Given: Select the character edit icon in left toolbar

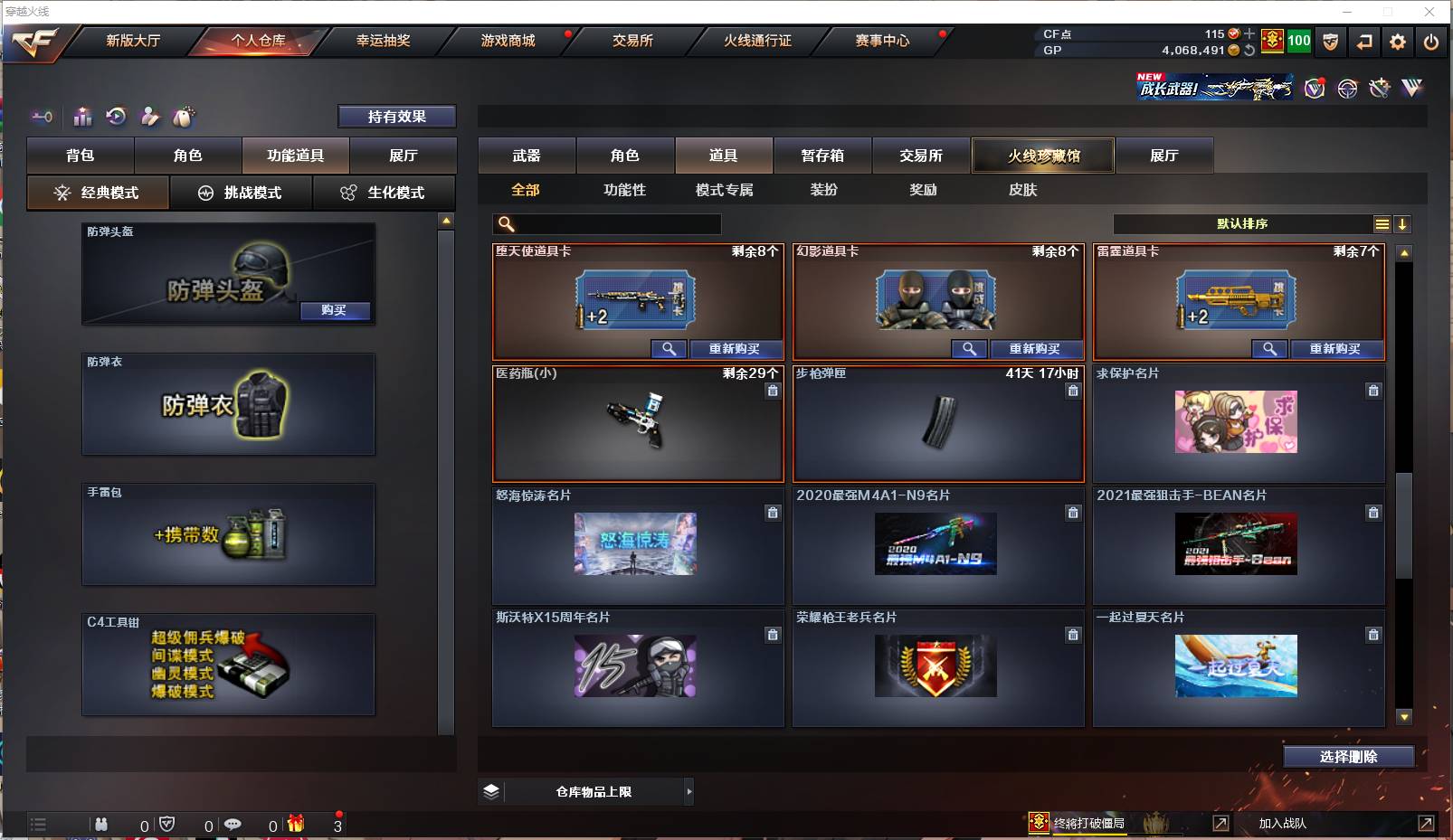Looking at the screenshot, I should coord(148,117).
